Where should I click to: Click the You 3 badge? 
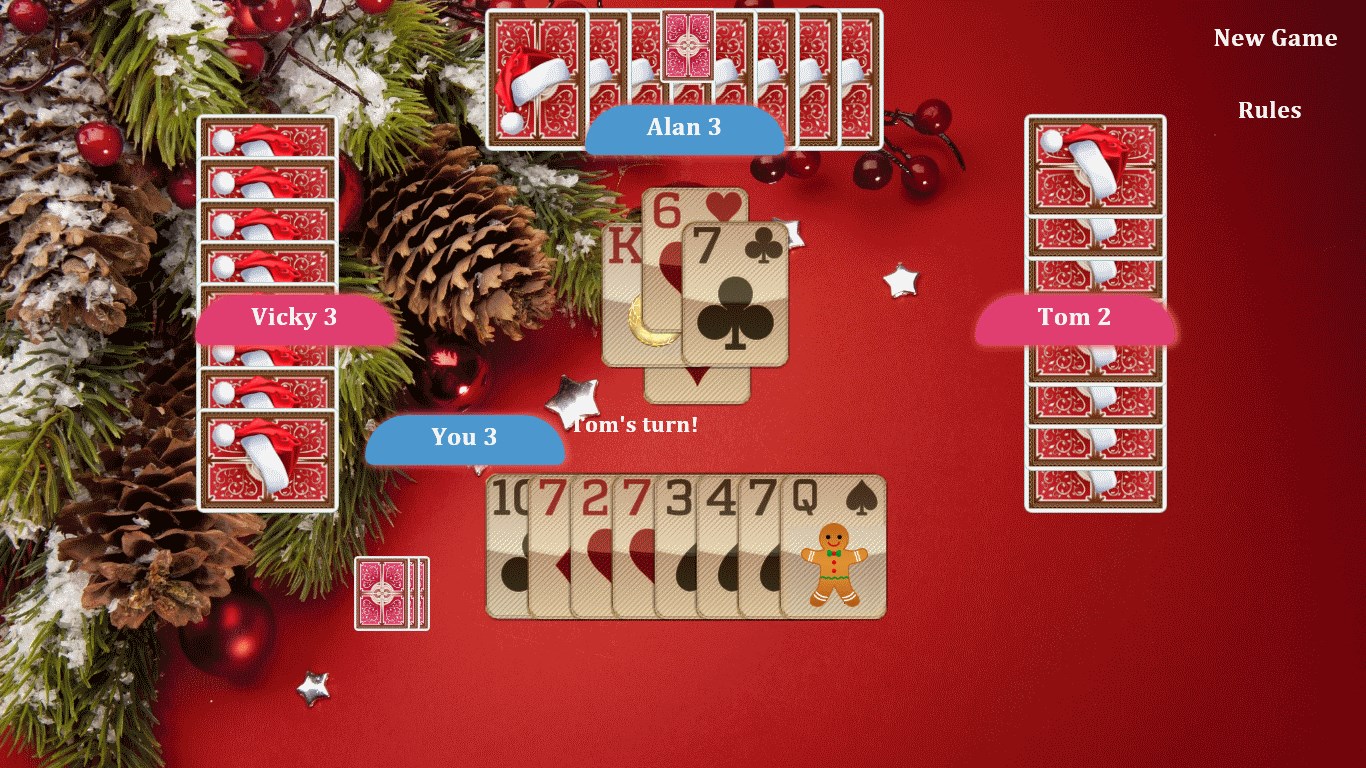(463, 437)
